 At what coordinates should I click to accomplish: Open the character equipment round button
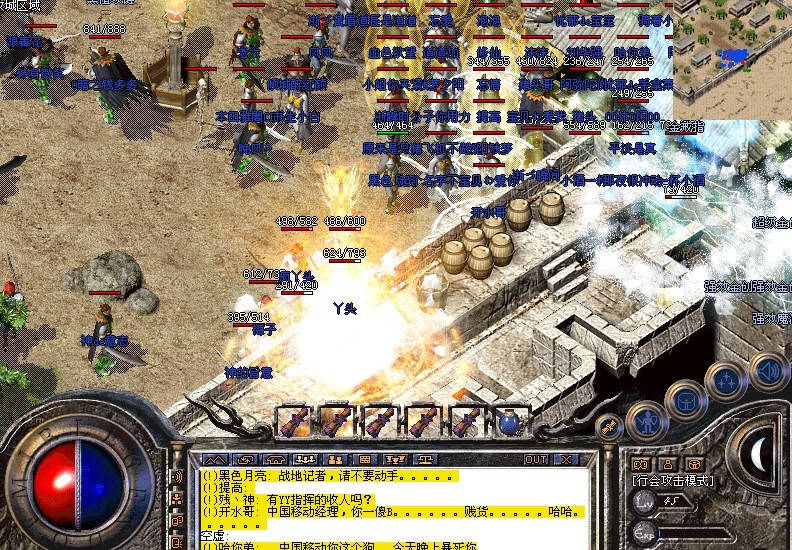pos(648,421)
